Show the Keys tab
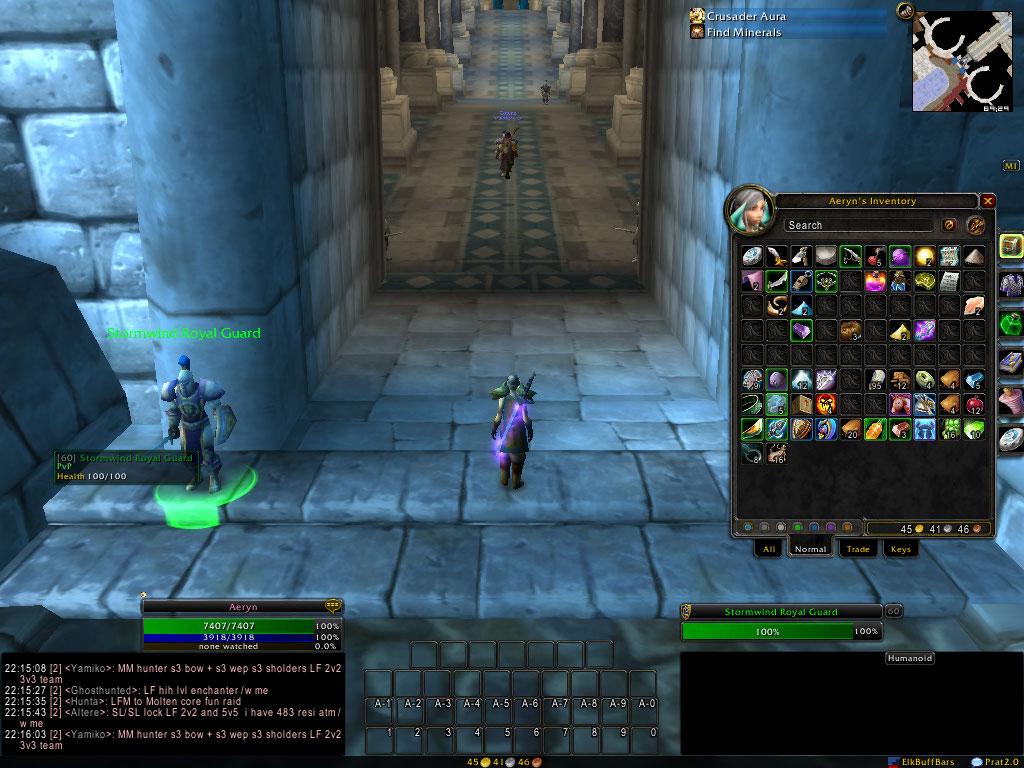This screenshot has width=1024, height=768. pos(901,549)
